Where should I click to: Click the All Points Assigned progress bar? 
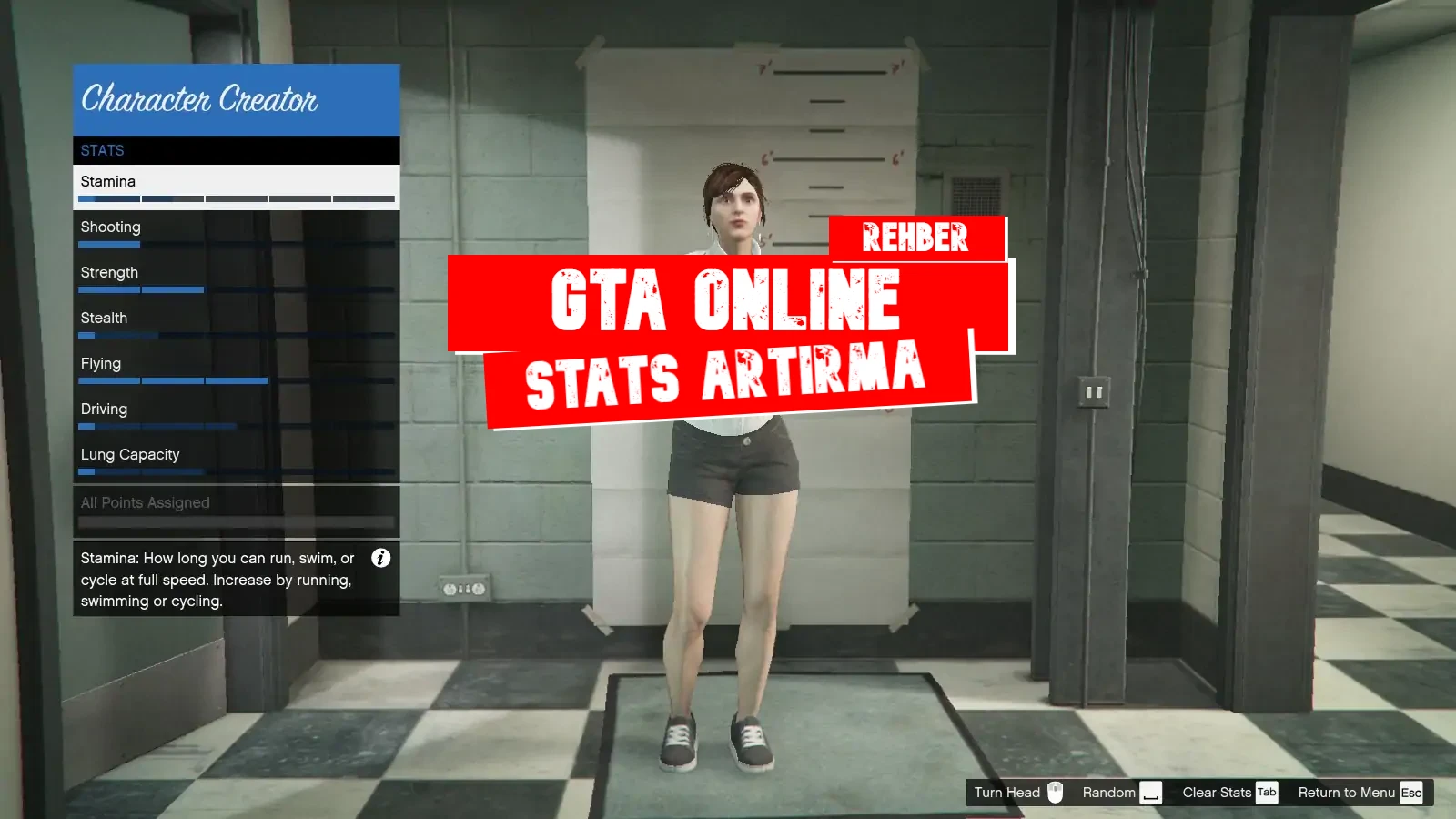pos(236,521)
